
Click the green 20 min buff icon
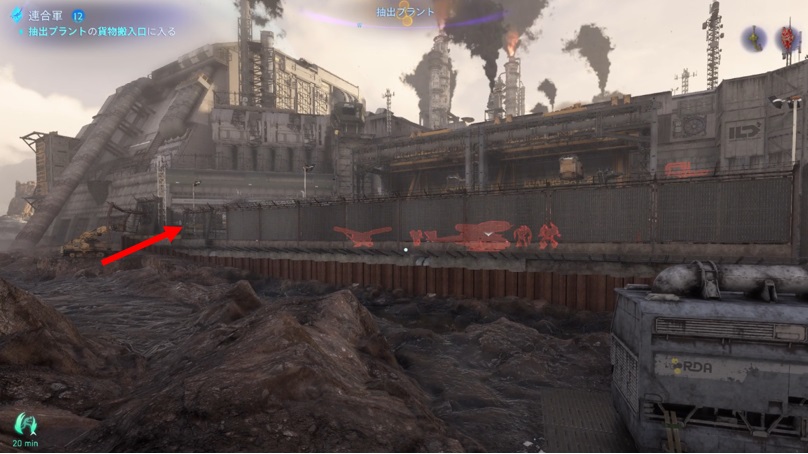[x=26, y=424]
